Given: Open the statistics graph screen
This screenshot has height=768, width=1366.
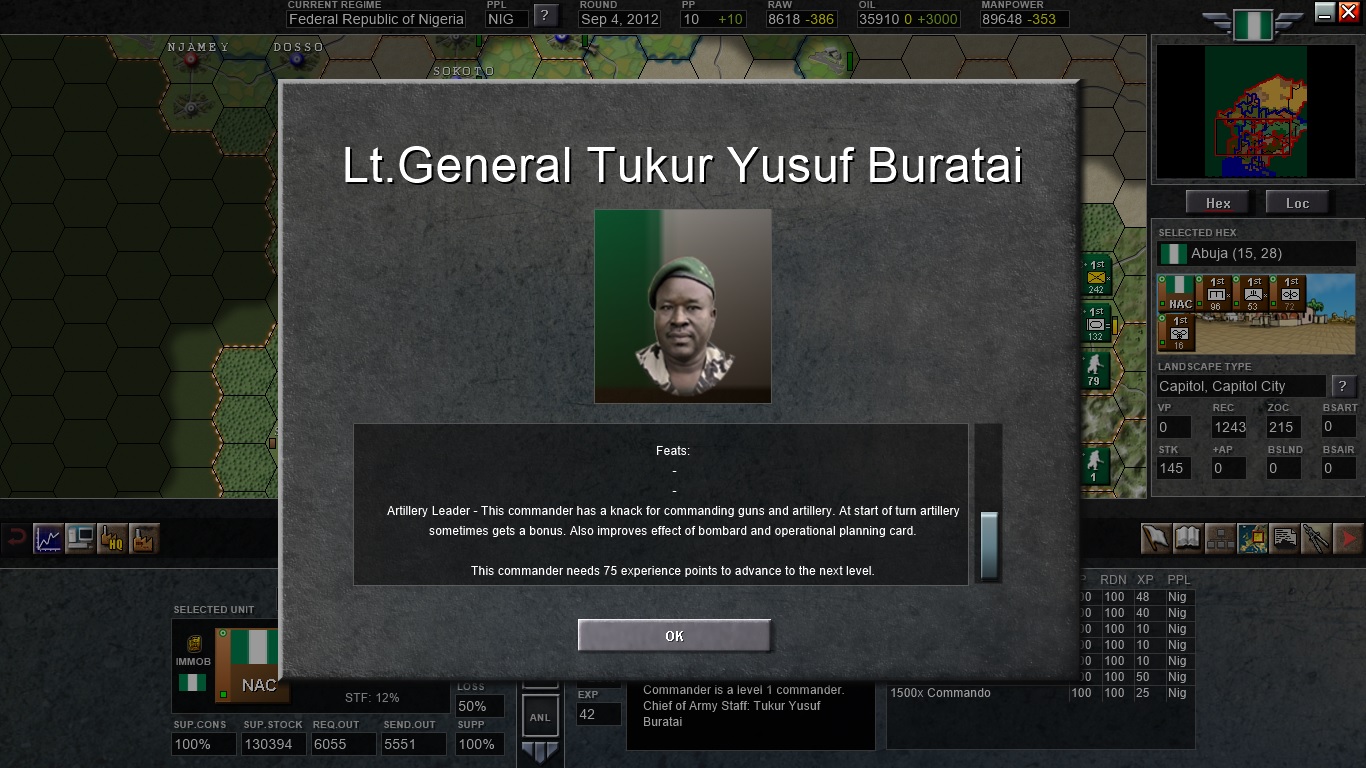Looking at the screenshot, I should coord(48,538).
